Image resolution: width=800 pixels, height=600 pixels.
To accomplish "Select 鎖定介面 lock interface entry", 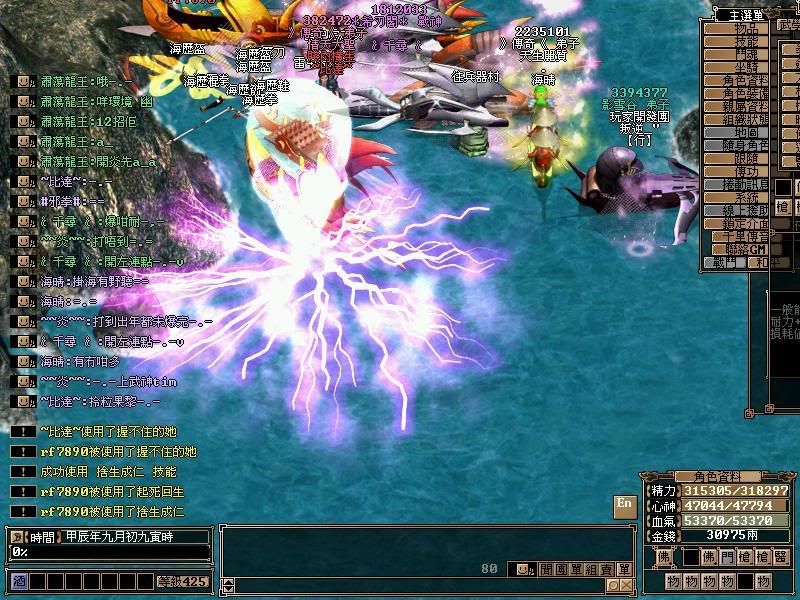I will (x=747, y=223).
